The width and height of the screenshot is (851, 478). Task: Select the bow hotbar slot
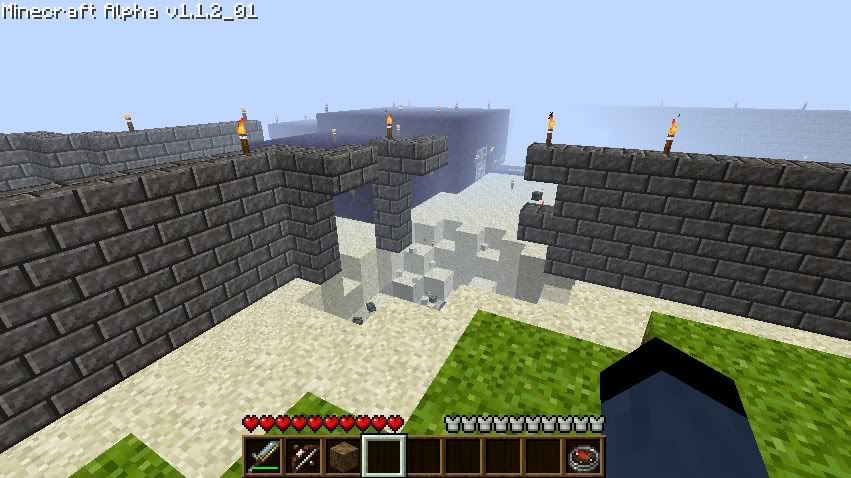coord(302,456)
